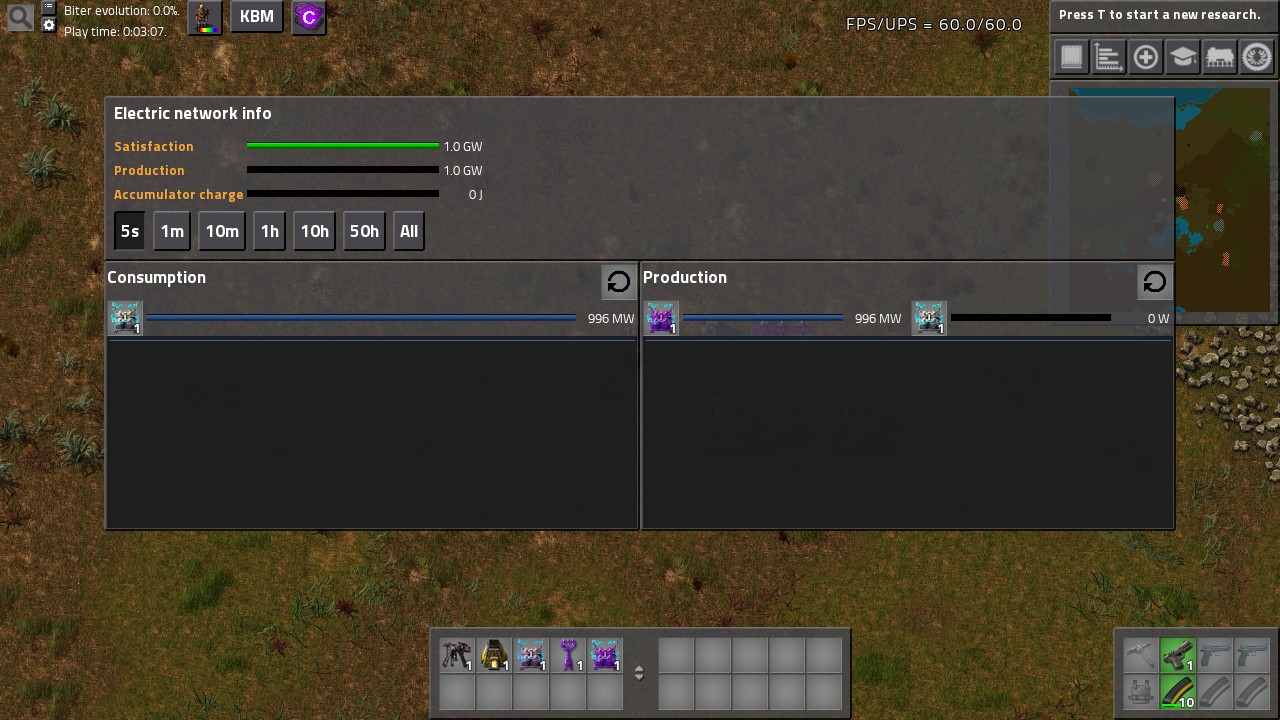Open the technology graduation cap button
This screenshot has width=1280, height=720.
[1183, 57]
